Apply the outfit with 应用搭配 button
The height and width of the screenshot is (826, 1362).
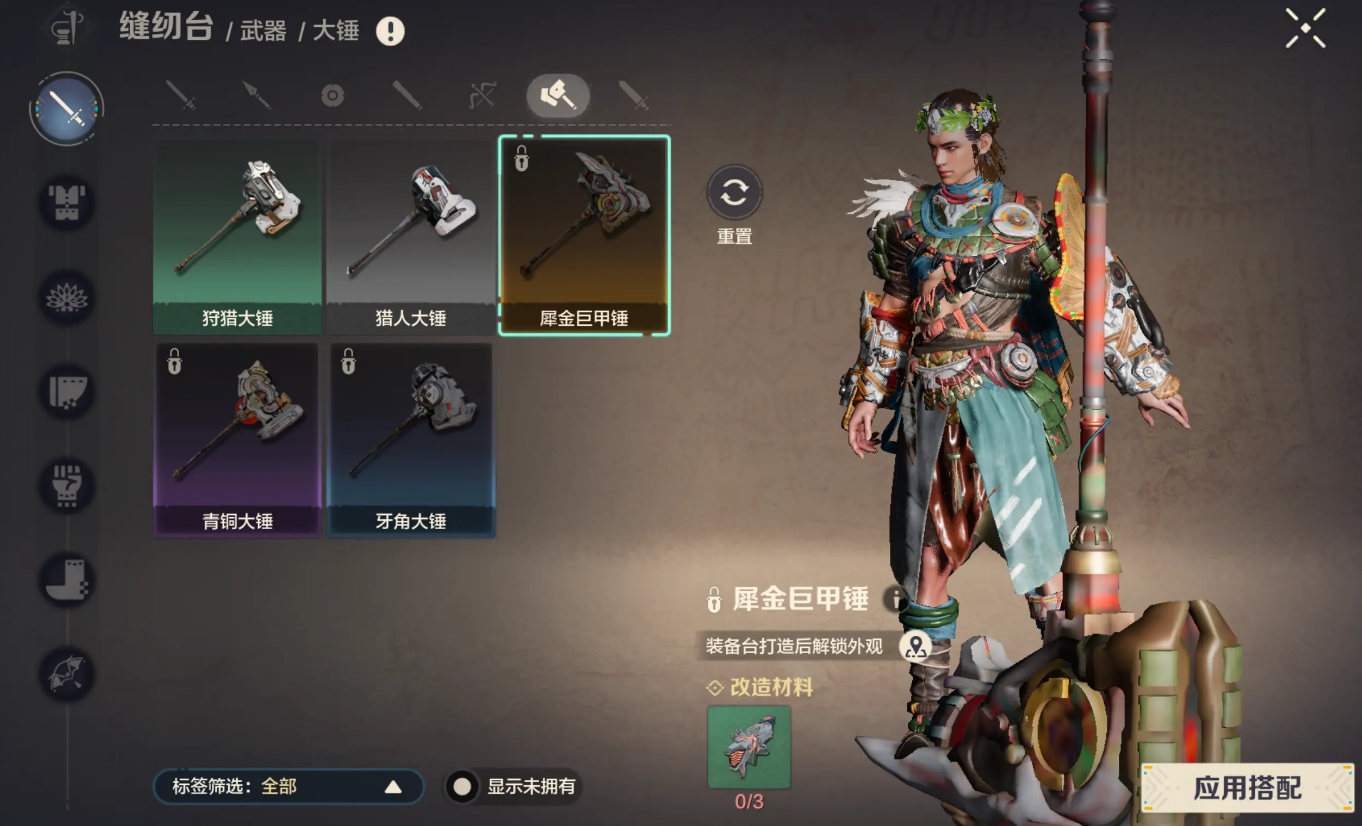(1247, 788)
